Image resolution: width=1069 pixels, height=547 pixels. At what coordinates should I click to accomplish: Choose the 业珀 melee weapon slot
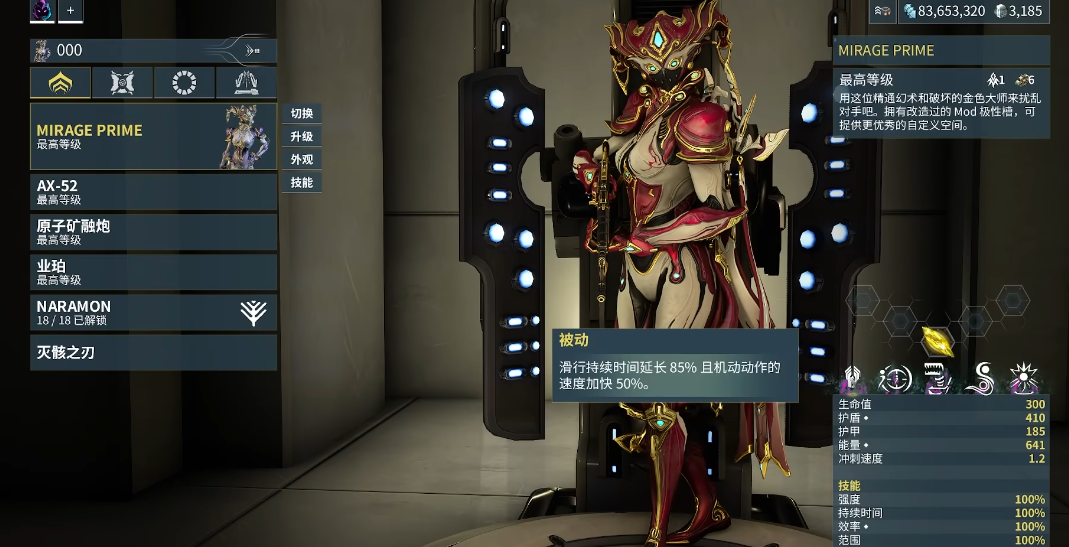[x=153, y=272]
